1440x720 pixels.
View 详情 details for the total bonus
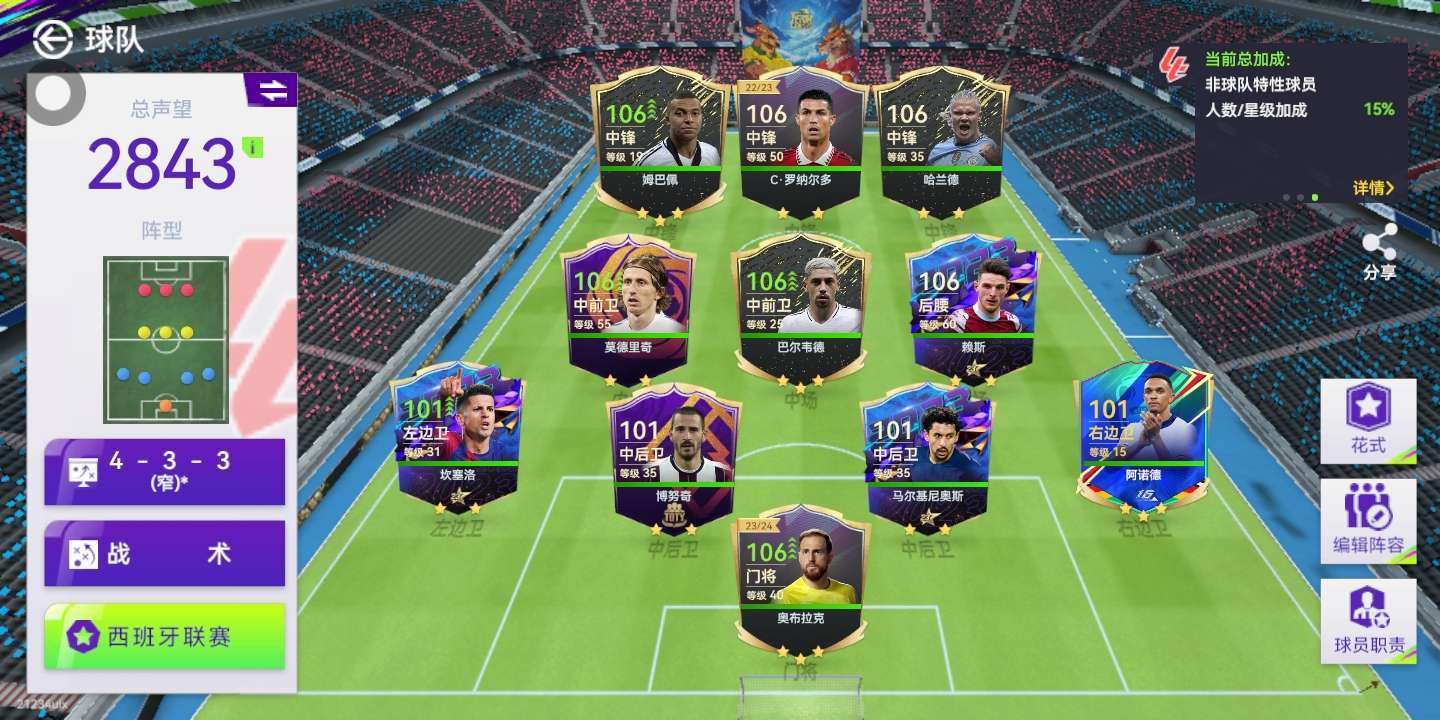[1372, 187]
